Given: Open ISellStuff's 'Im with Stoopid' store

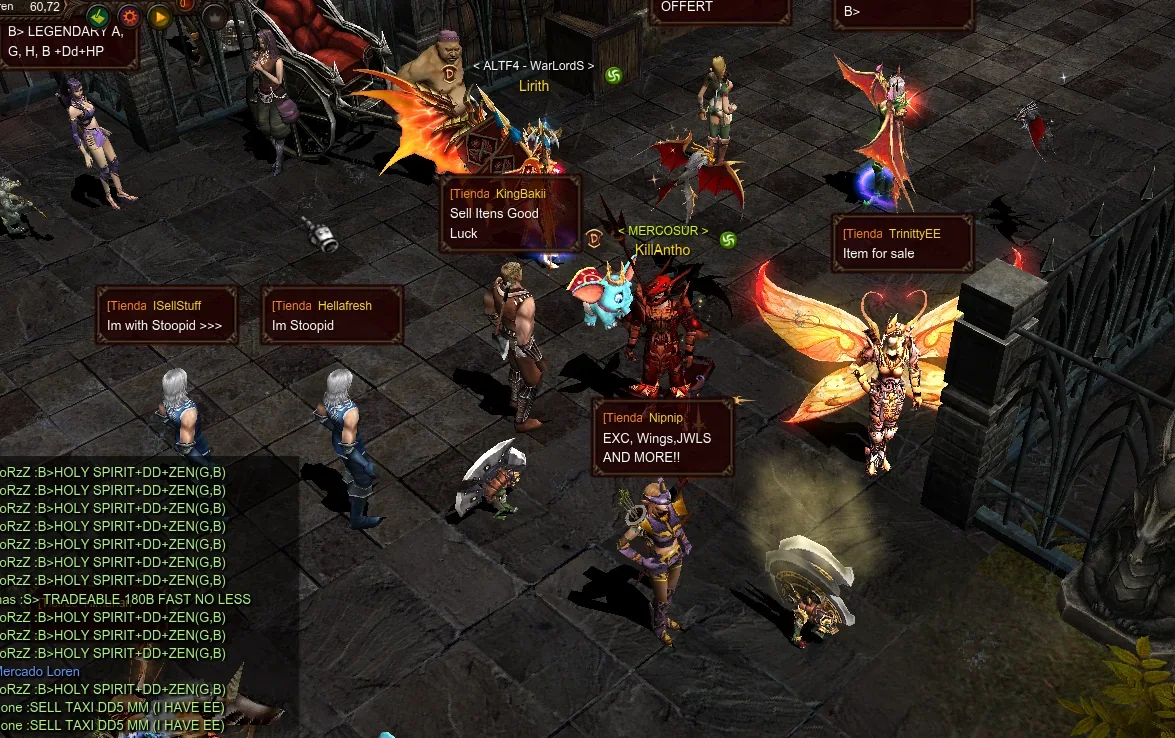Looking at the screenshot, I should coord(166,315).
